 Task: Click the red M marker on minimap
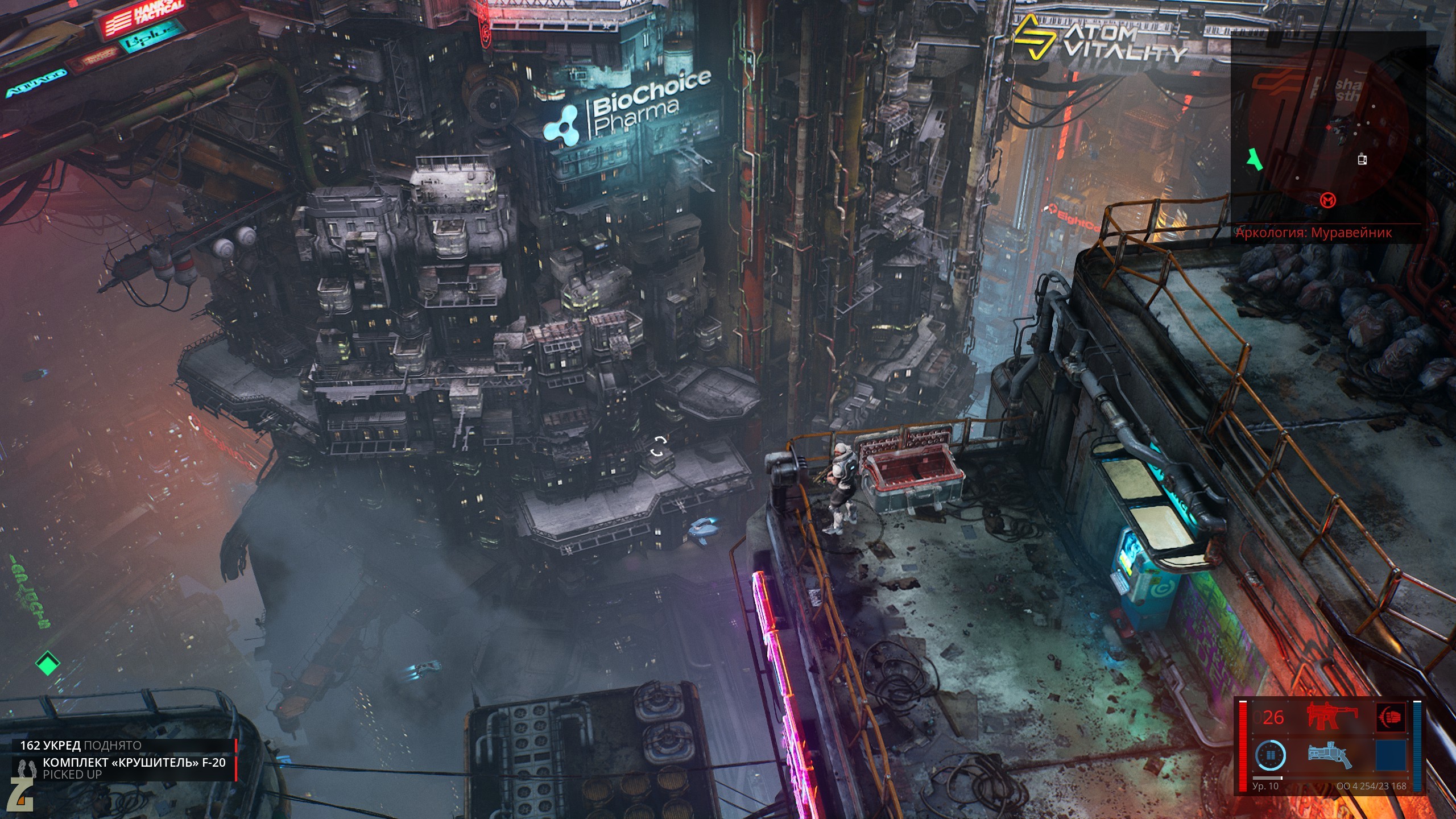[1329, 200]
